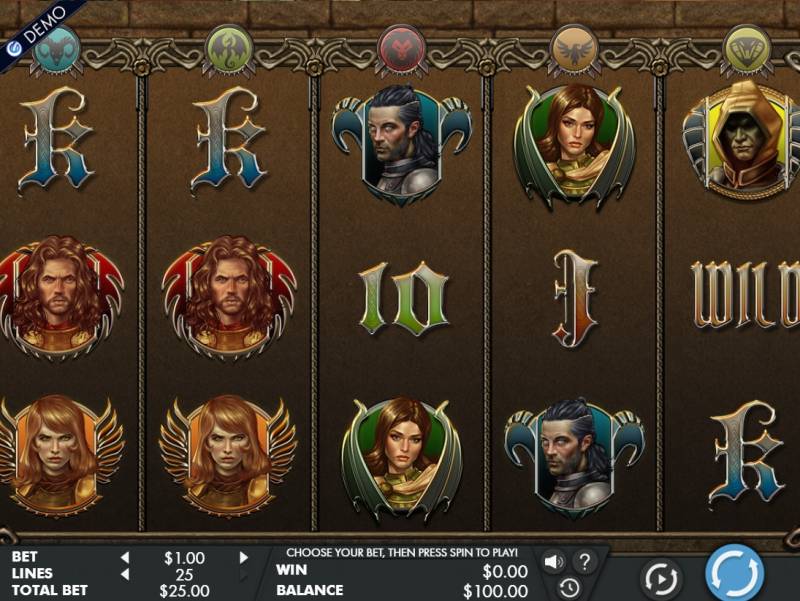Start autoplay with the small circular arrow

point(661,579)
